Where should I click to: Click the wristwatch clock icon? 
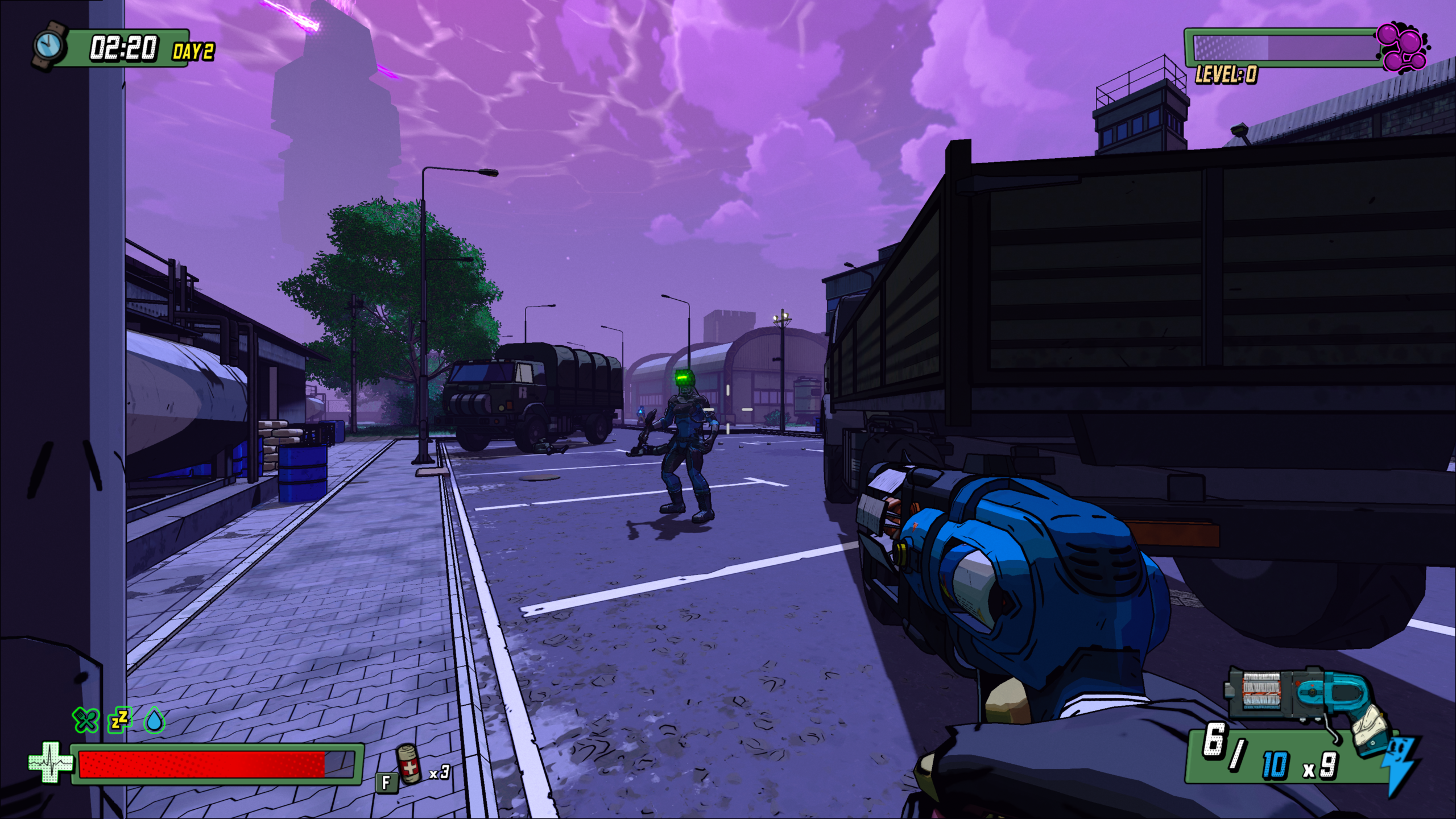49,44
